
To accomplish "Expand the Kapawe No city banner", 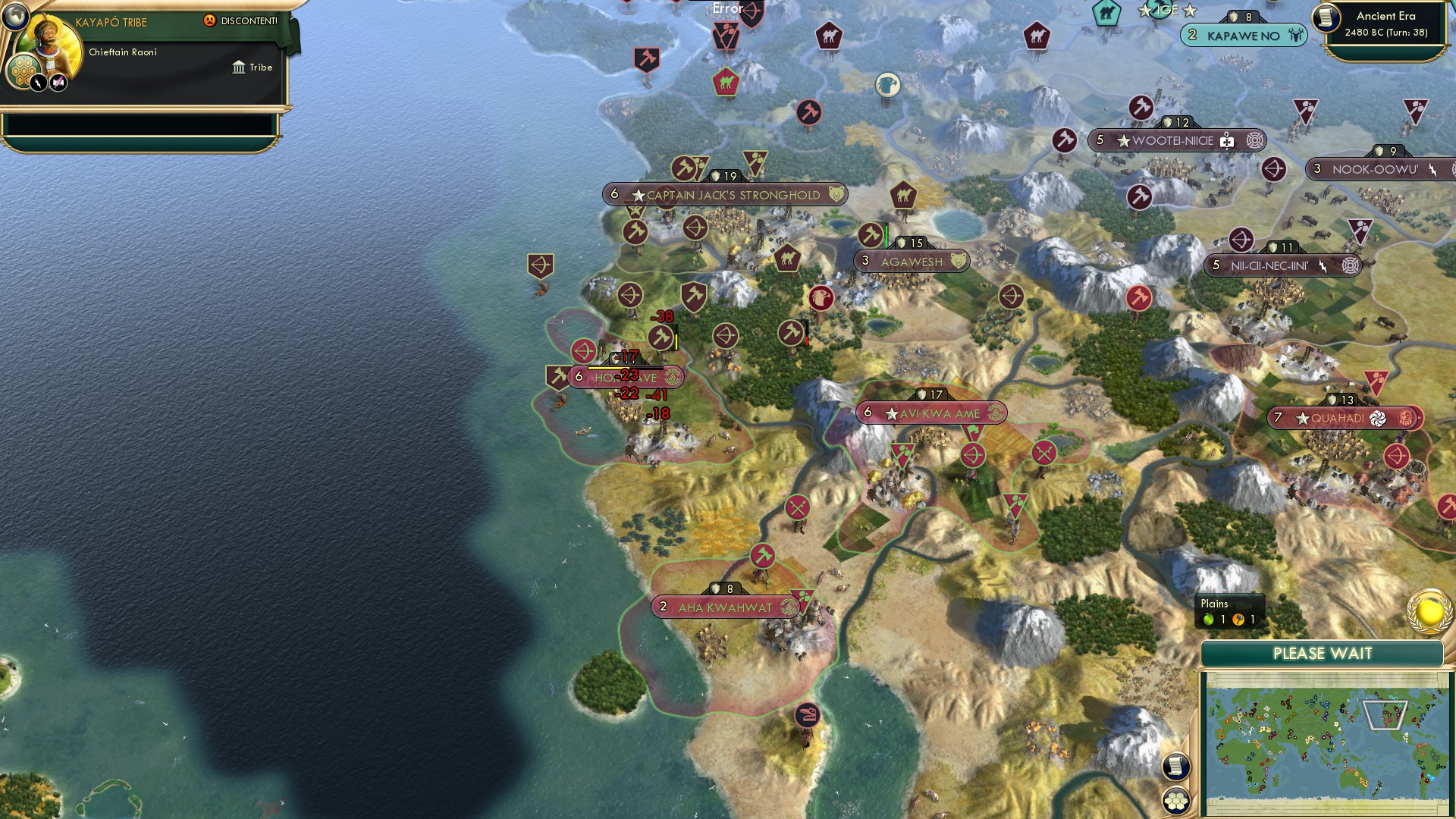I will pos(1242,35).
